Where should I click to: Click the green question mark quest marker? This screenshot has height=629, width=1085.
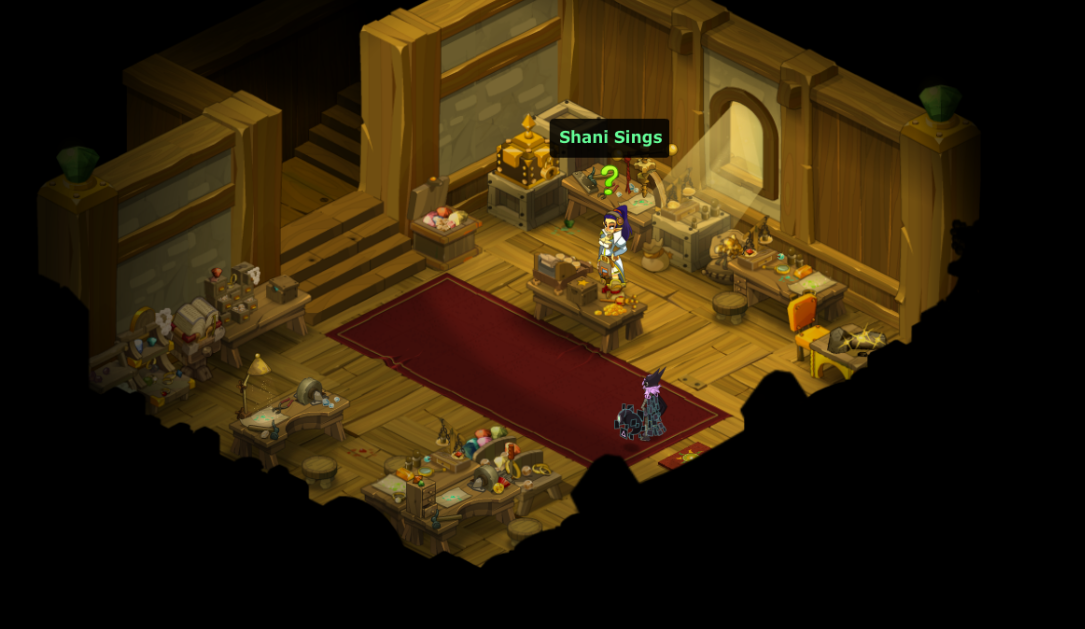[609, 179]
